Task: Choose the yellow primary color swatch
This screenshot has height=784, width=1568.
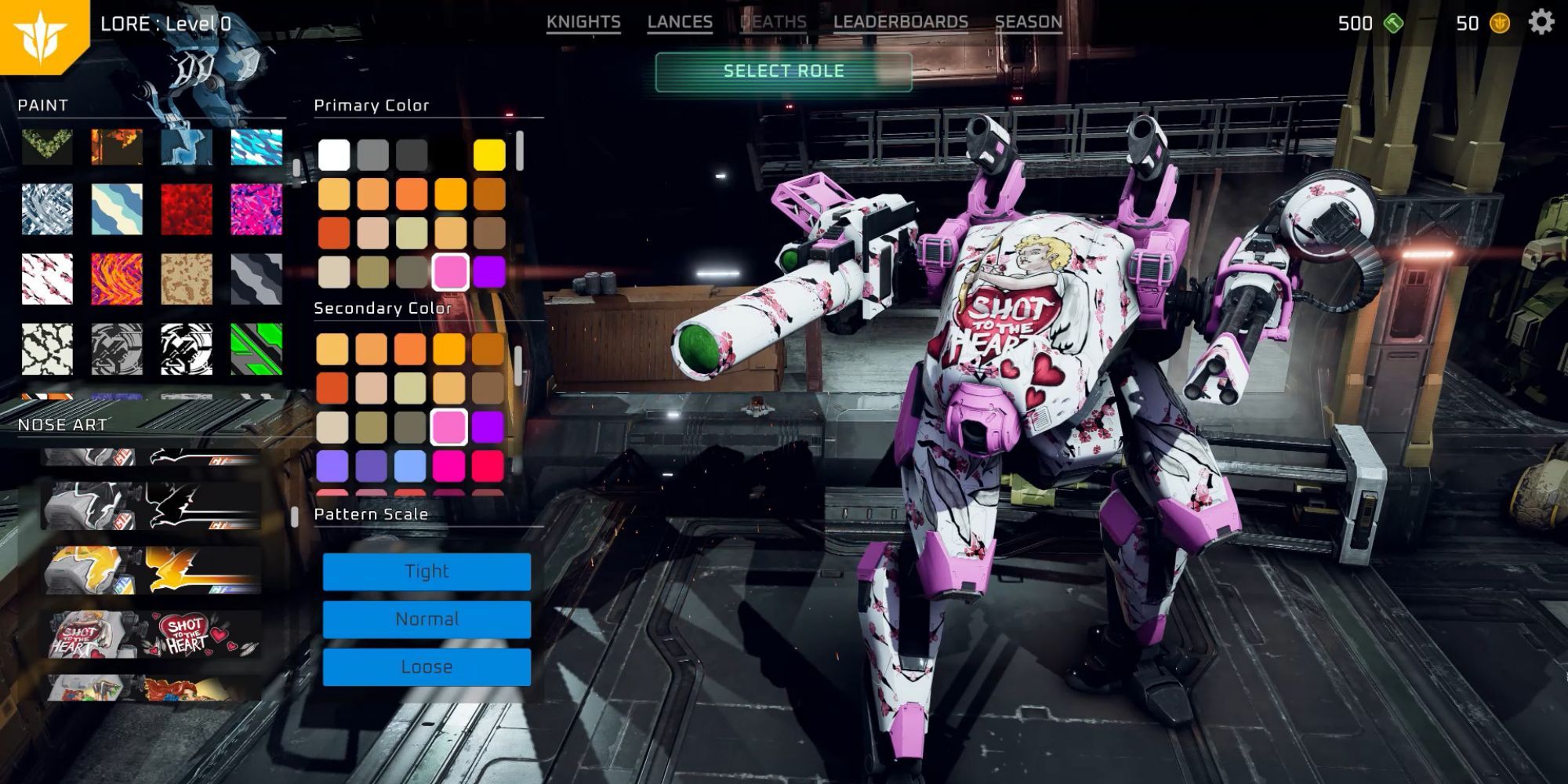Action: (489, 155)
